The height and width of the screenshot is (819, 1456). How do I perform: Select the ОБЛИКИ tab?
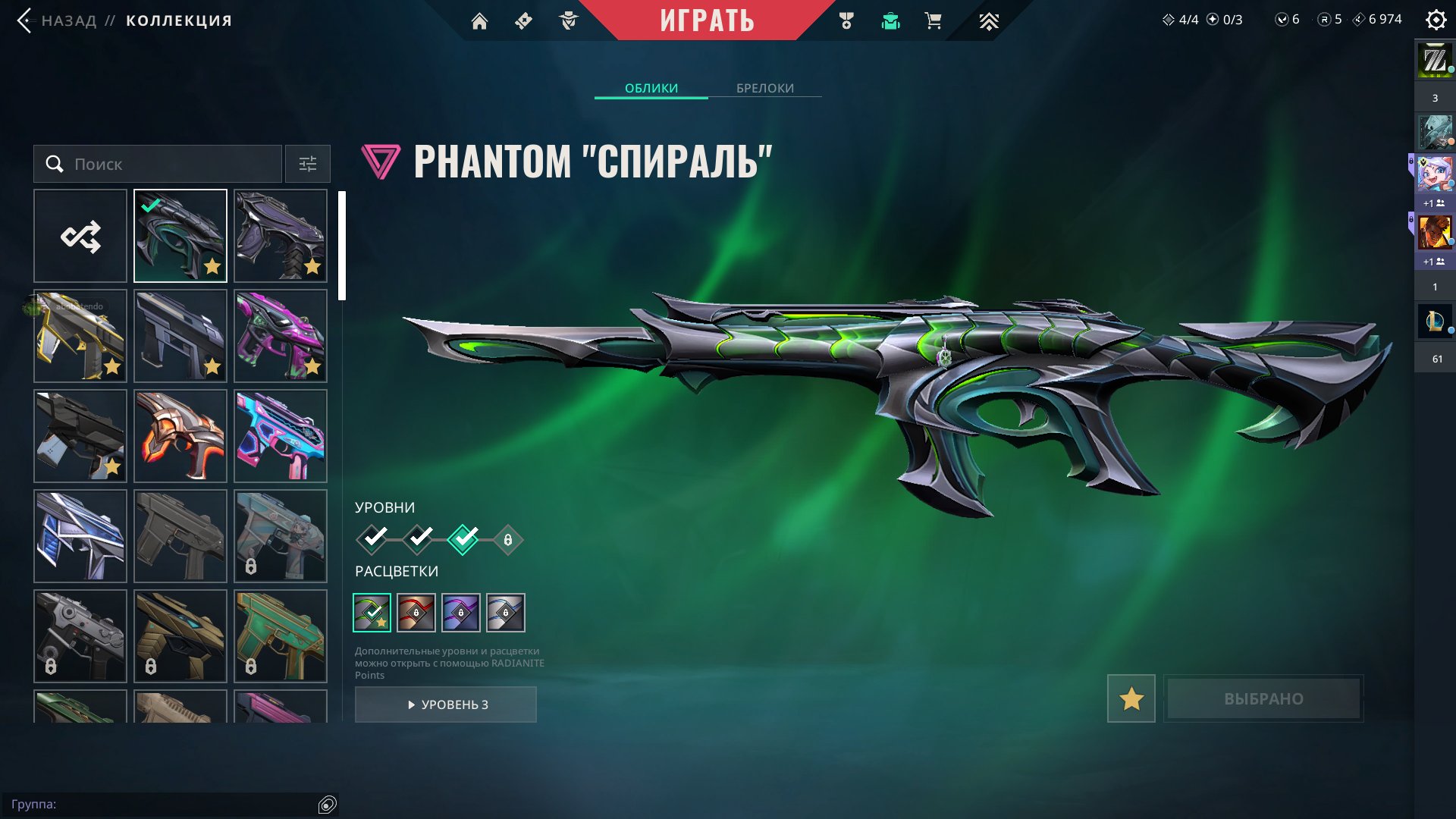(651, 88)
